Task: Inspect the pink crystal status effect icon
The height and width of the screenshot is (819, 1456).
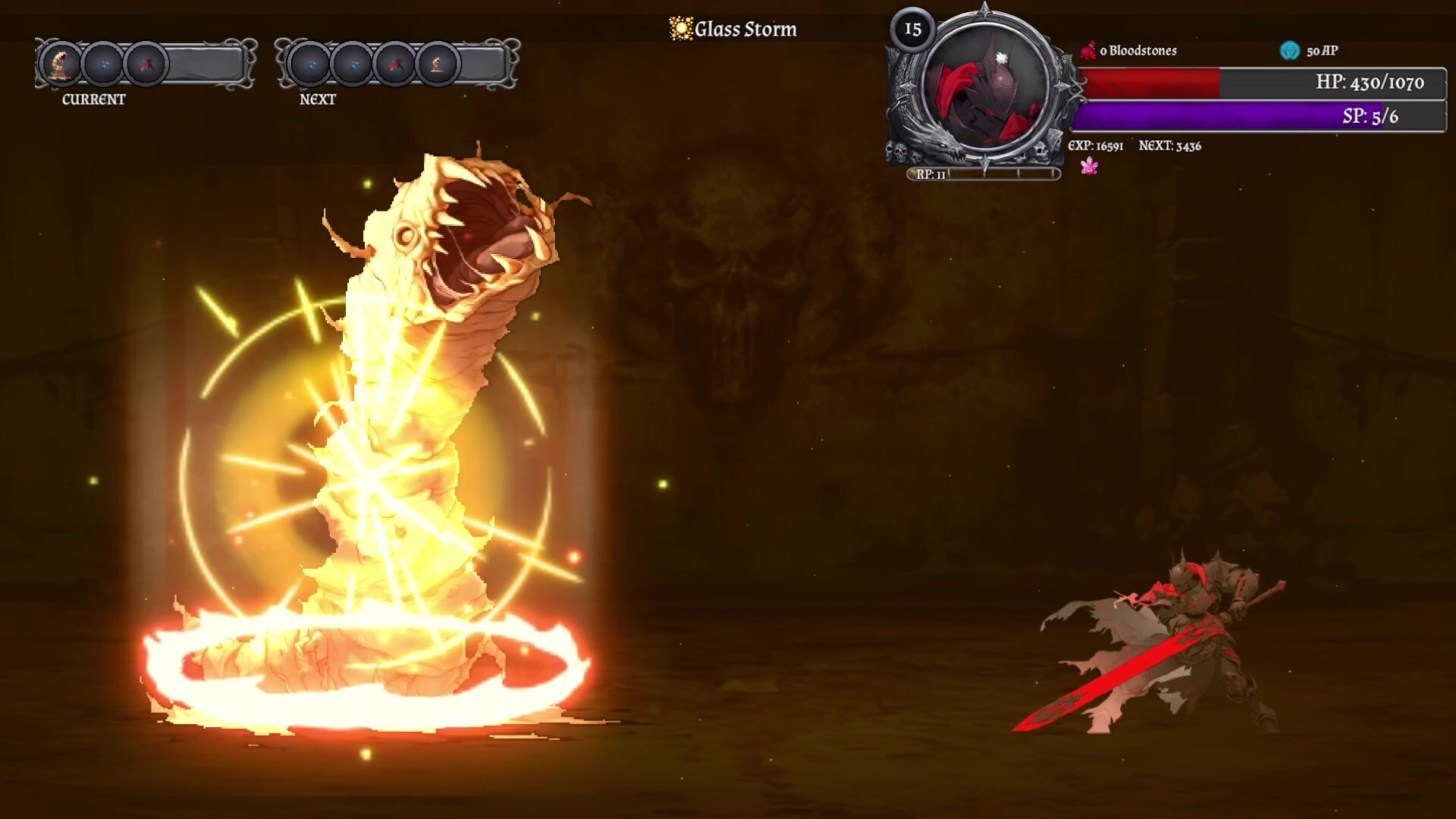Action: click(1089, 166)
